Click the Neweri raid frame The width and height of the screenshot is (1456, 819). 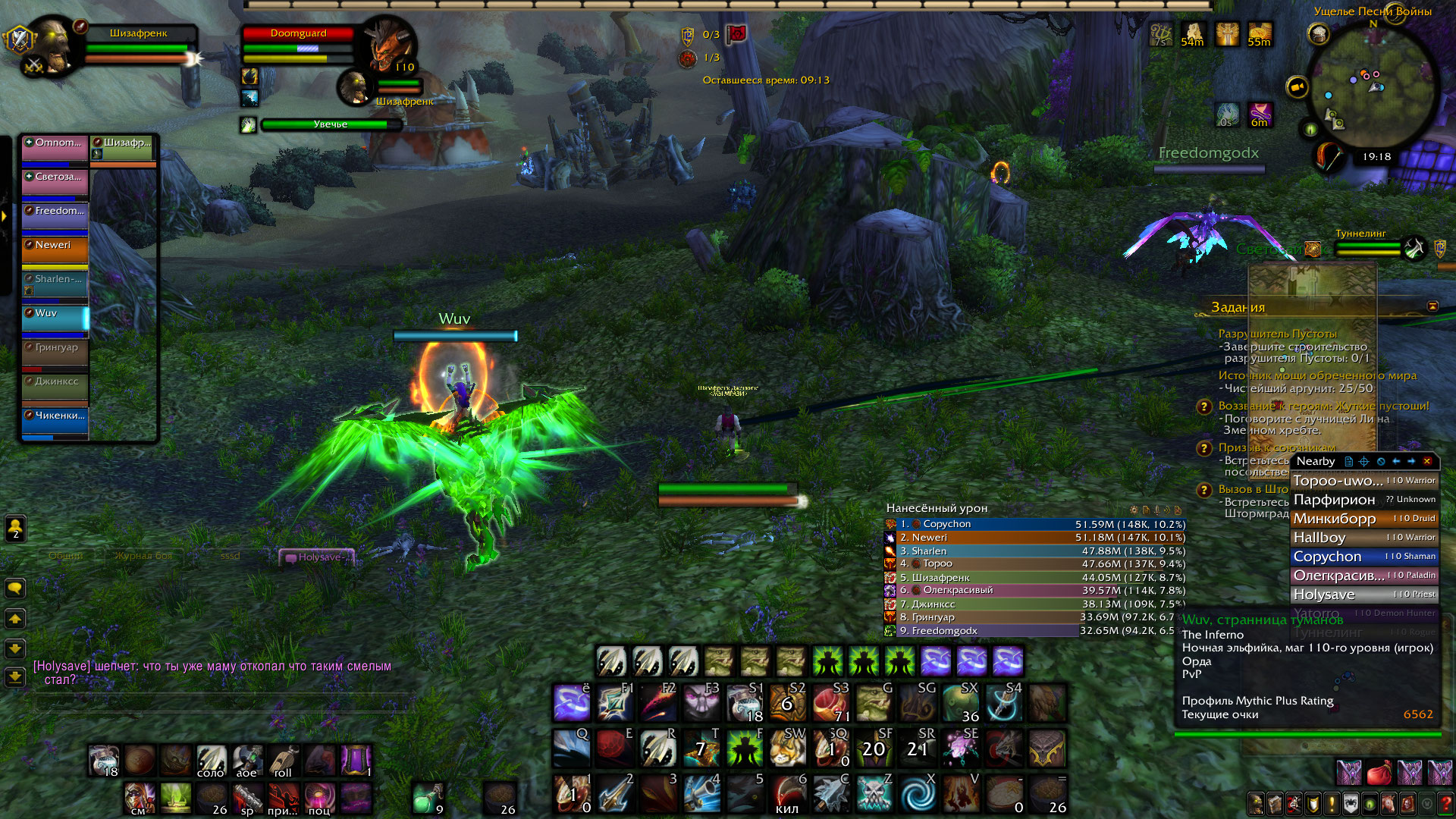tap(55, 250)
